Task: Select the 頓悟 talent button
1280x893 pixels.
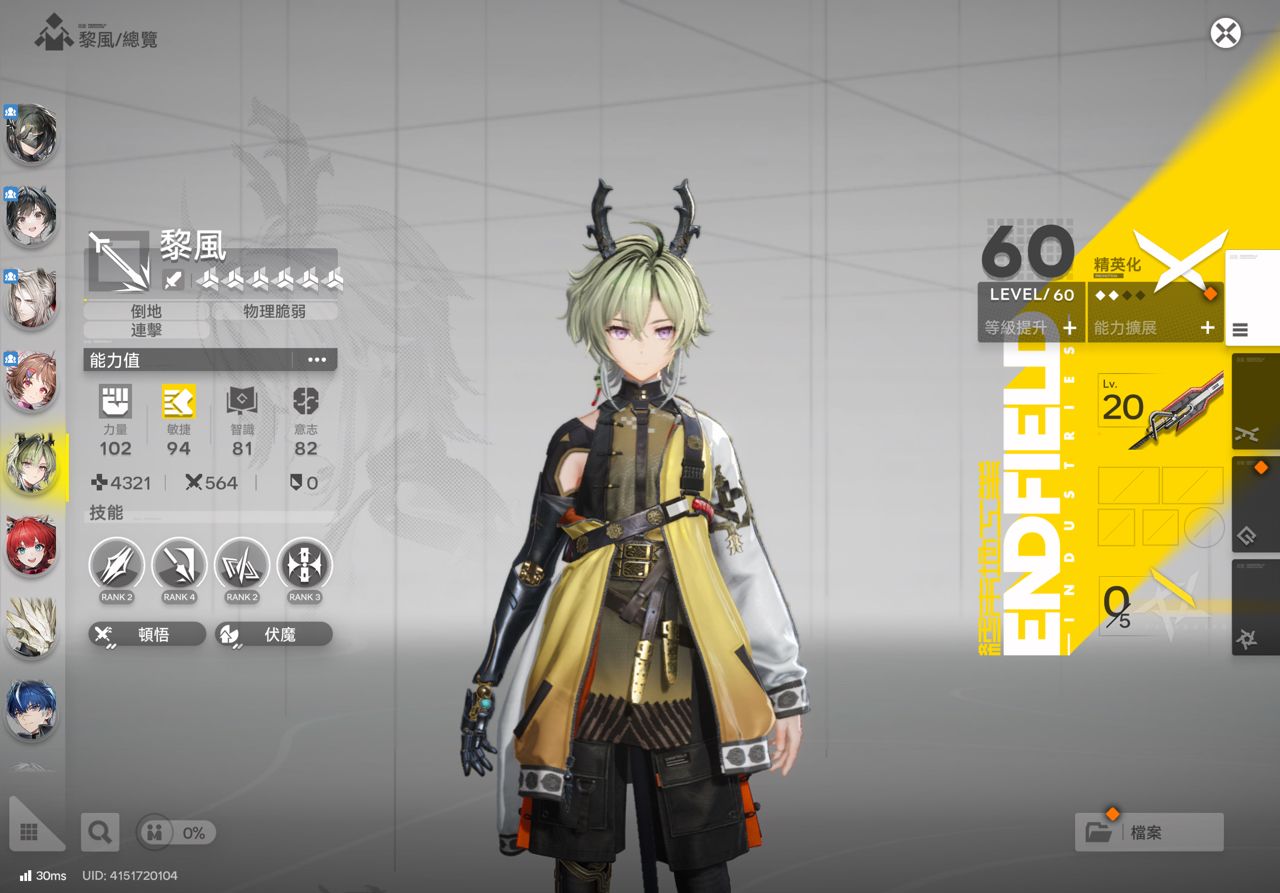Action: [x=147, y=634]
